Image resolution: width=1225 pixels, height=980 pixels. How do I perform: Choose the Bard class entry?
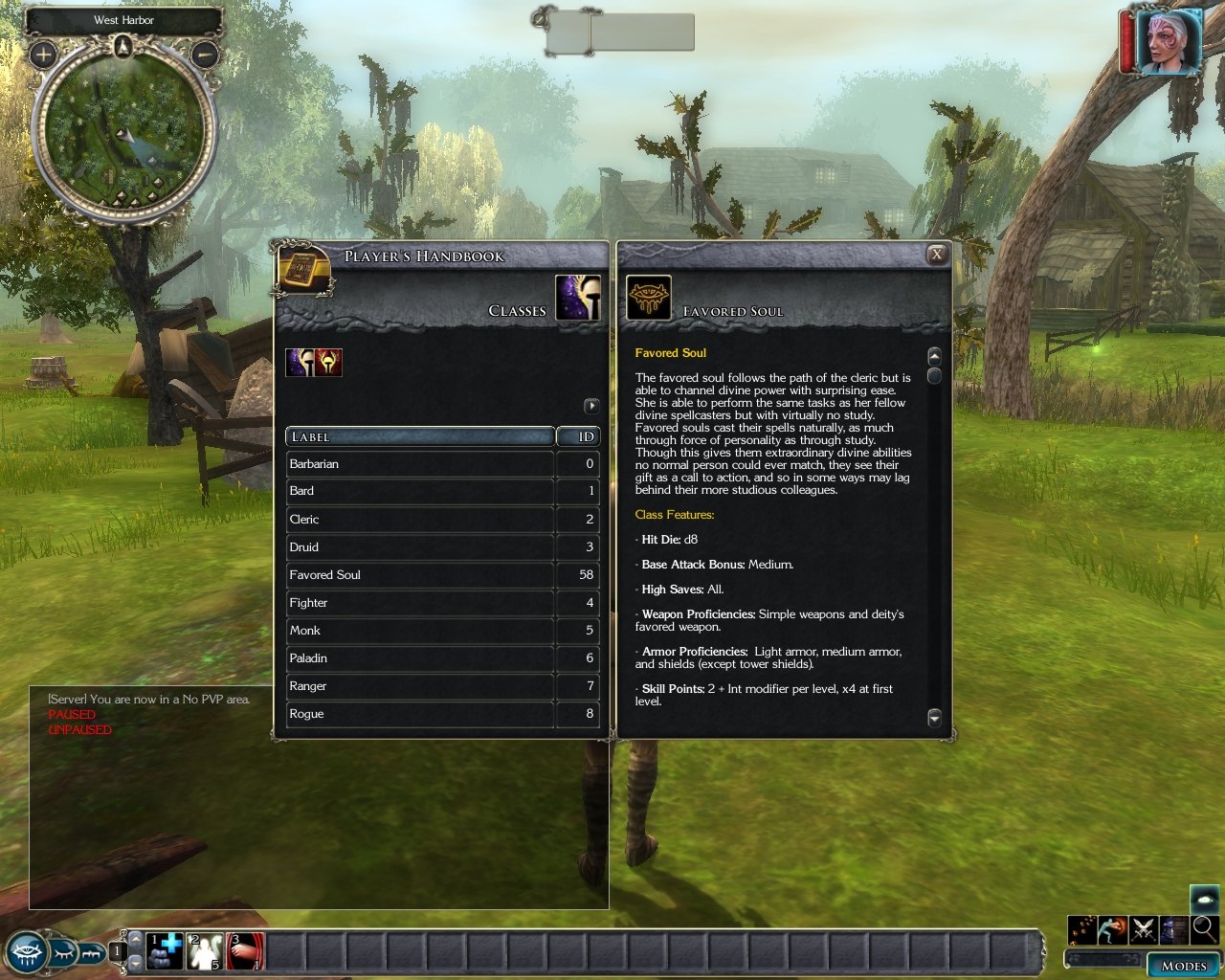pyautogui.click(x=419, y=491)
